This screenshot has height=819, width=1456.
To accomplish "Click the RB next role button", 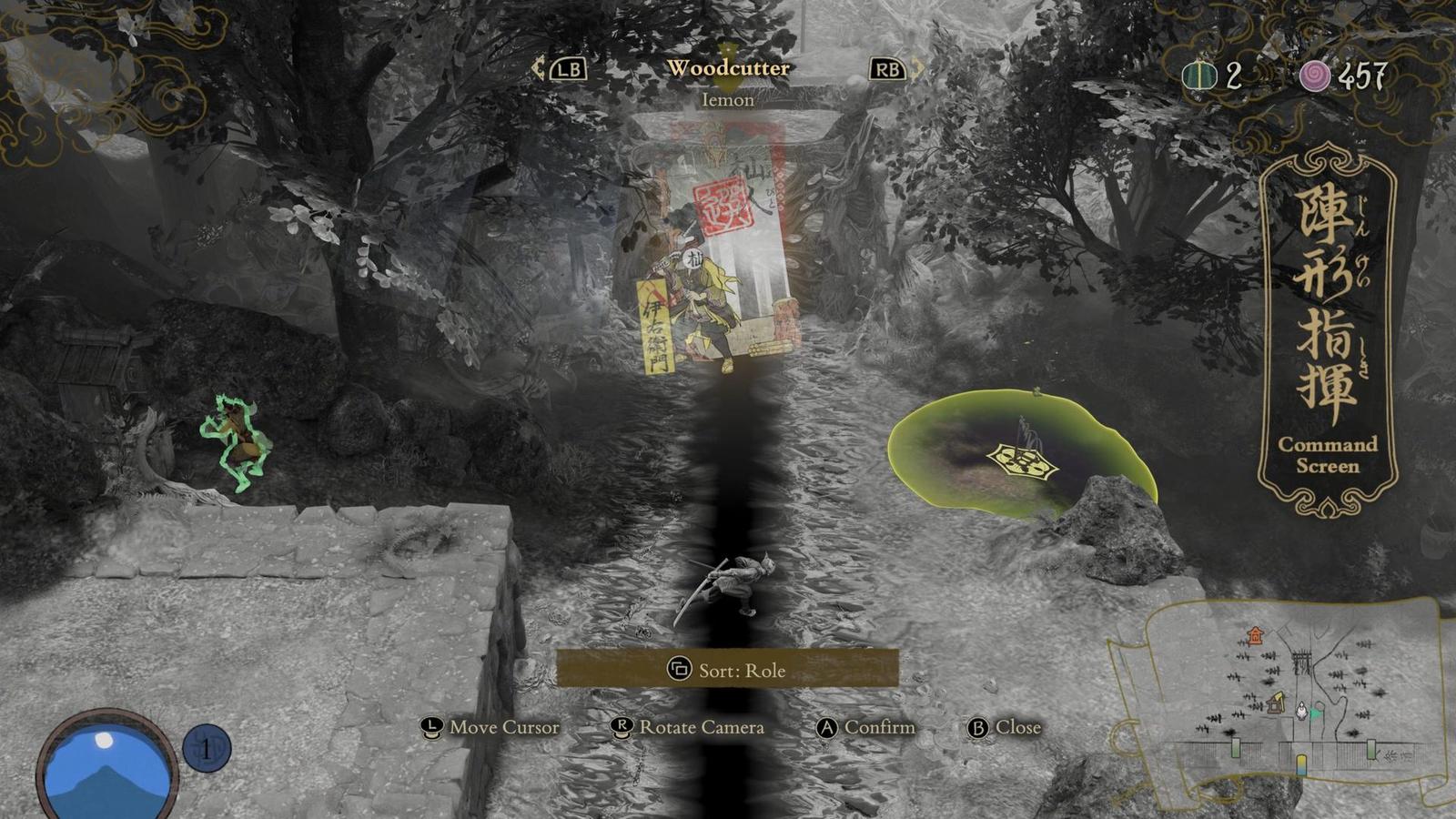I will point(885,67).
